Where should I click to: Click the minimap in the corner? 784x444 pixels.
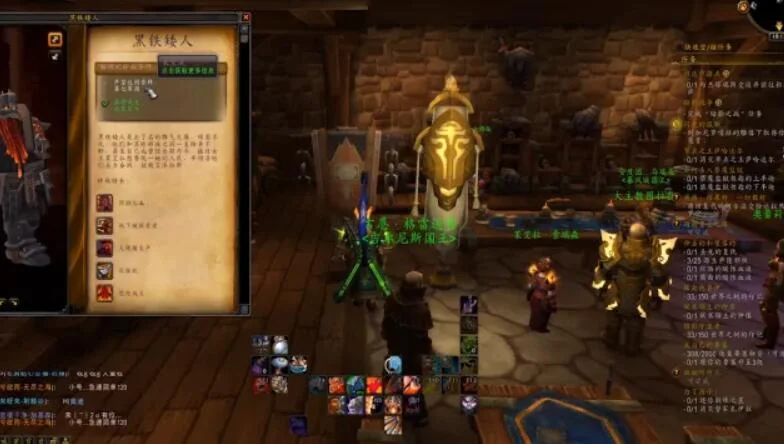[x=771, y=13]
